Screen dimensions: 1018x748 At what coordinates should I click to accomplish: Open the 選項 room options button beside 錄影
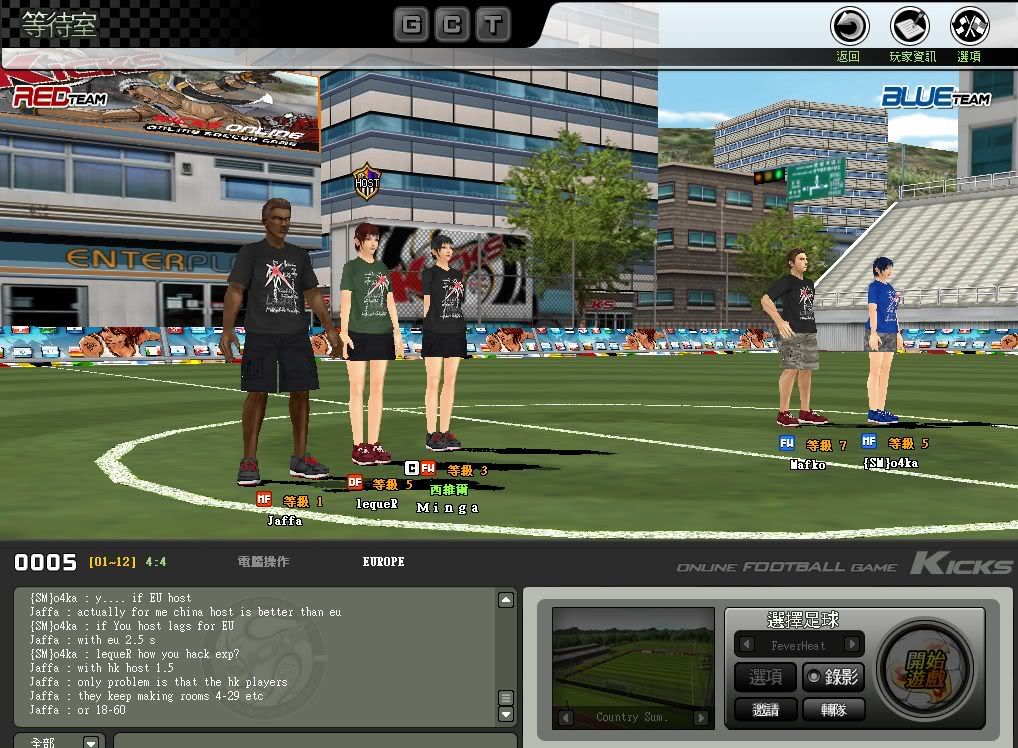pyautogui.click(x=766, y=677)
